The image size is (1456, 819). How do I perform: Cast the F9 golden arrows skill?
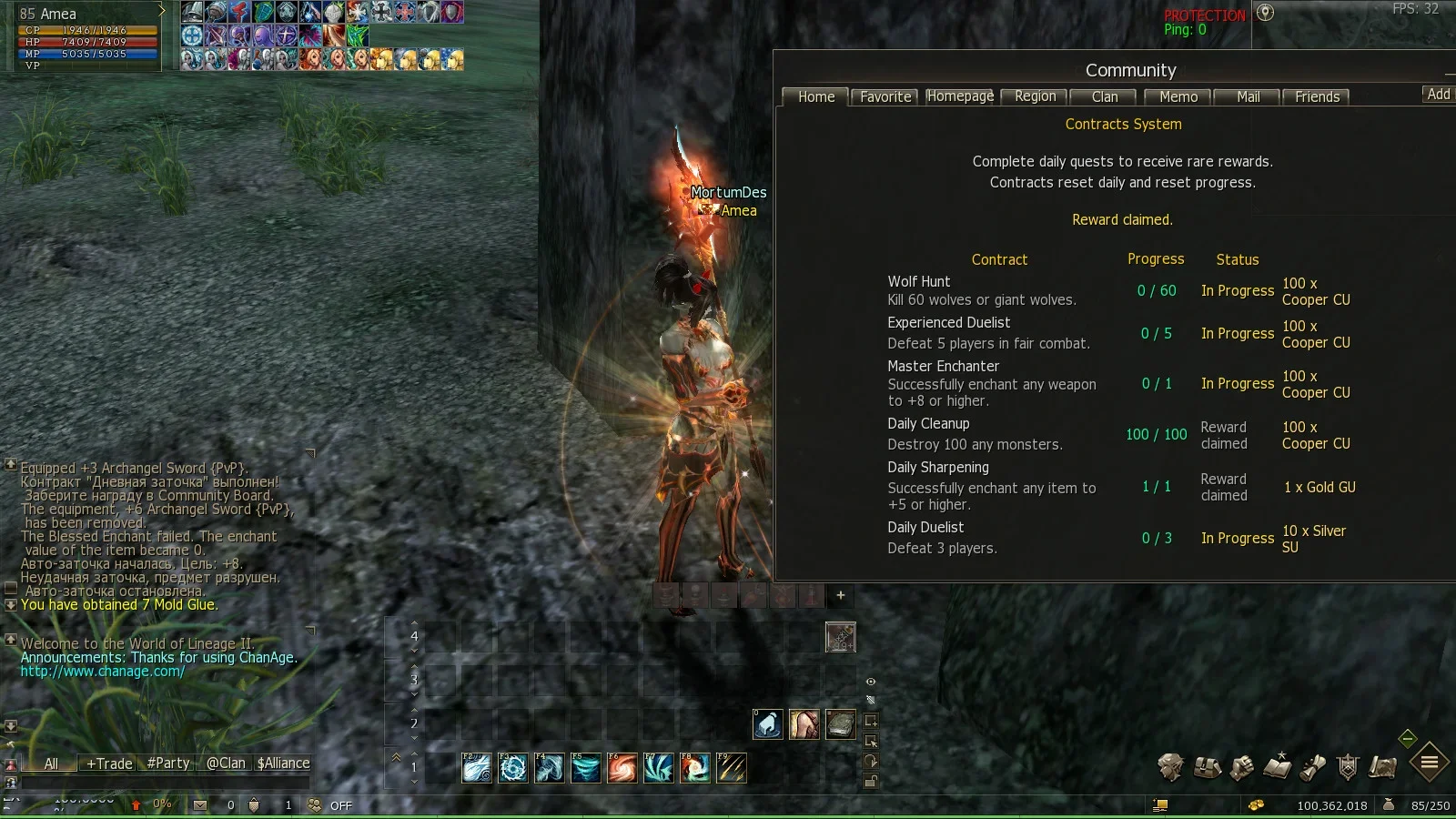pyautogui.click(x=732, y=769)
